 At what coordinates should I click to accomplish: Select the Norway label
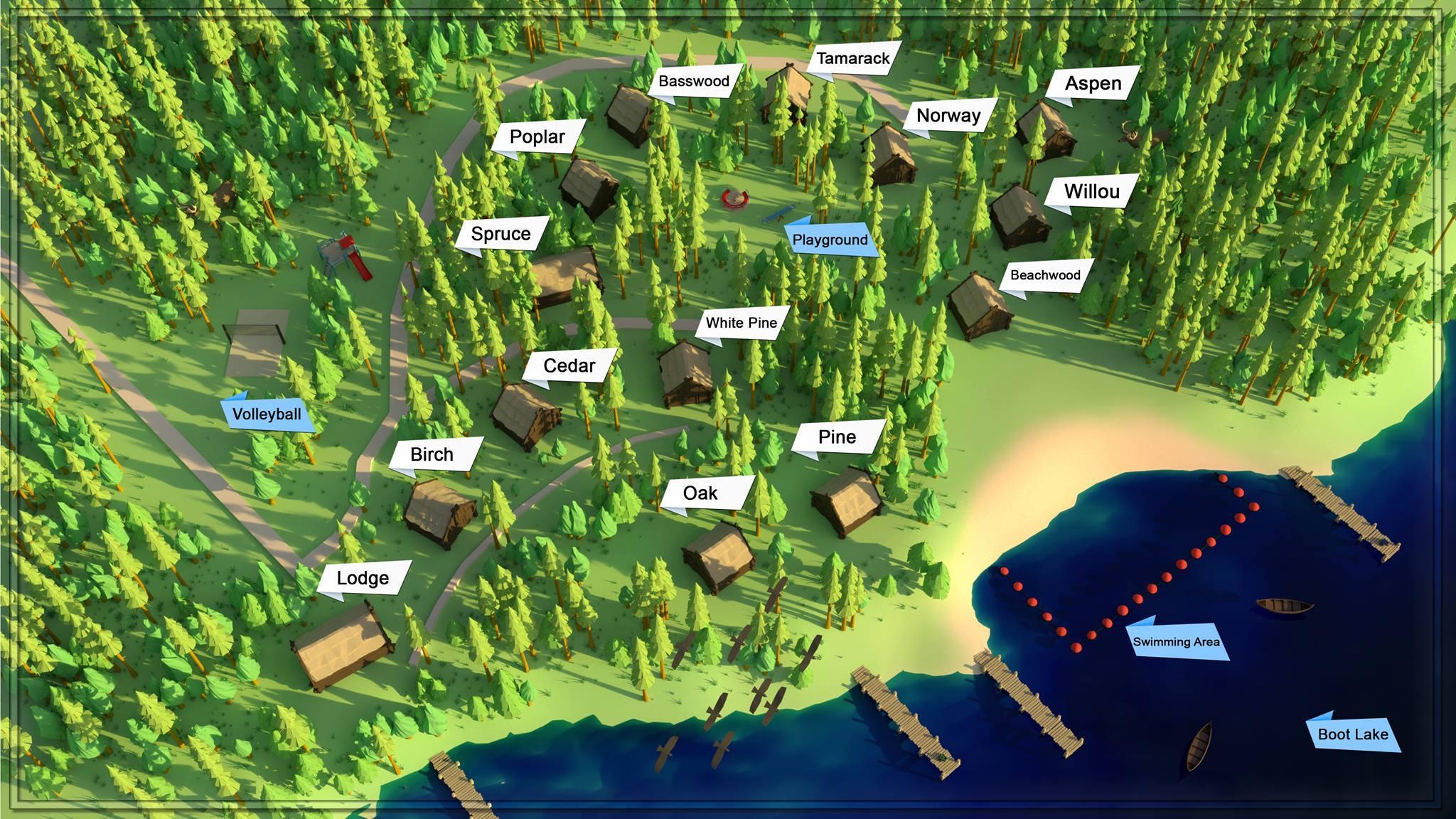(948, 116)
